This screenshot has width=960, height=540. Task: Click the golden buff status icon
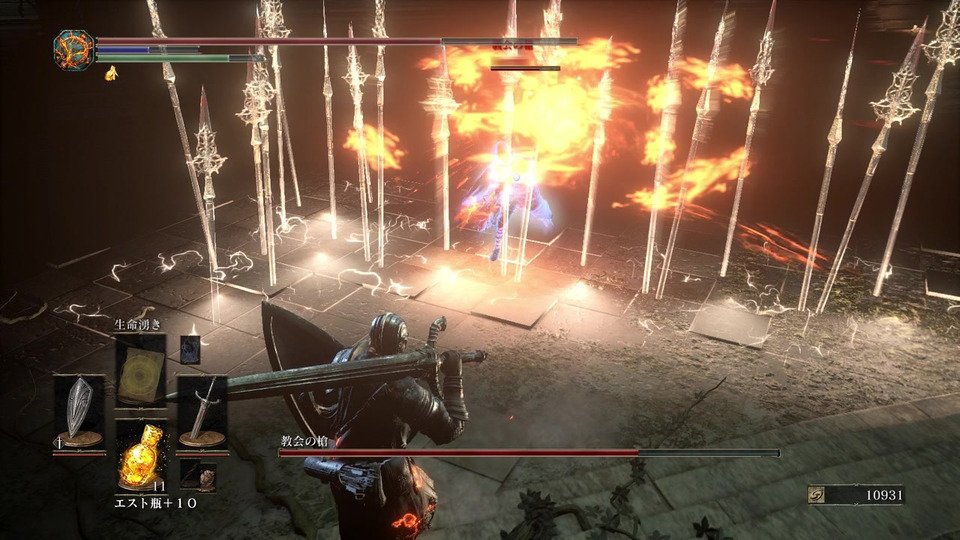tap(111, 73)
